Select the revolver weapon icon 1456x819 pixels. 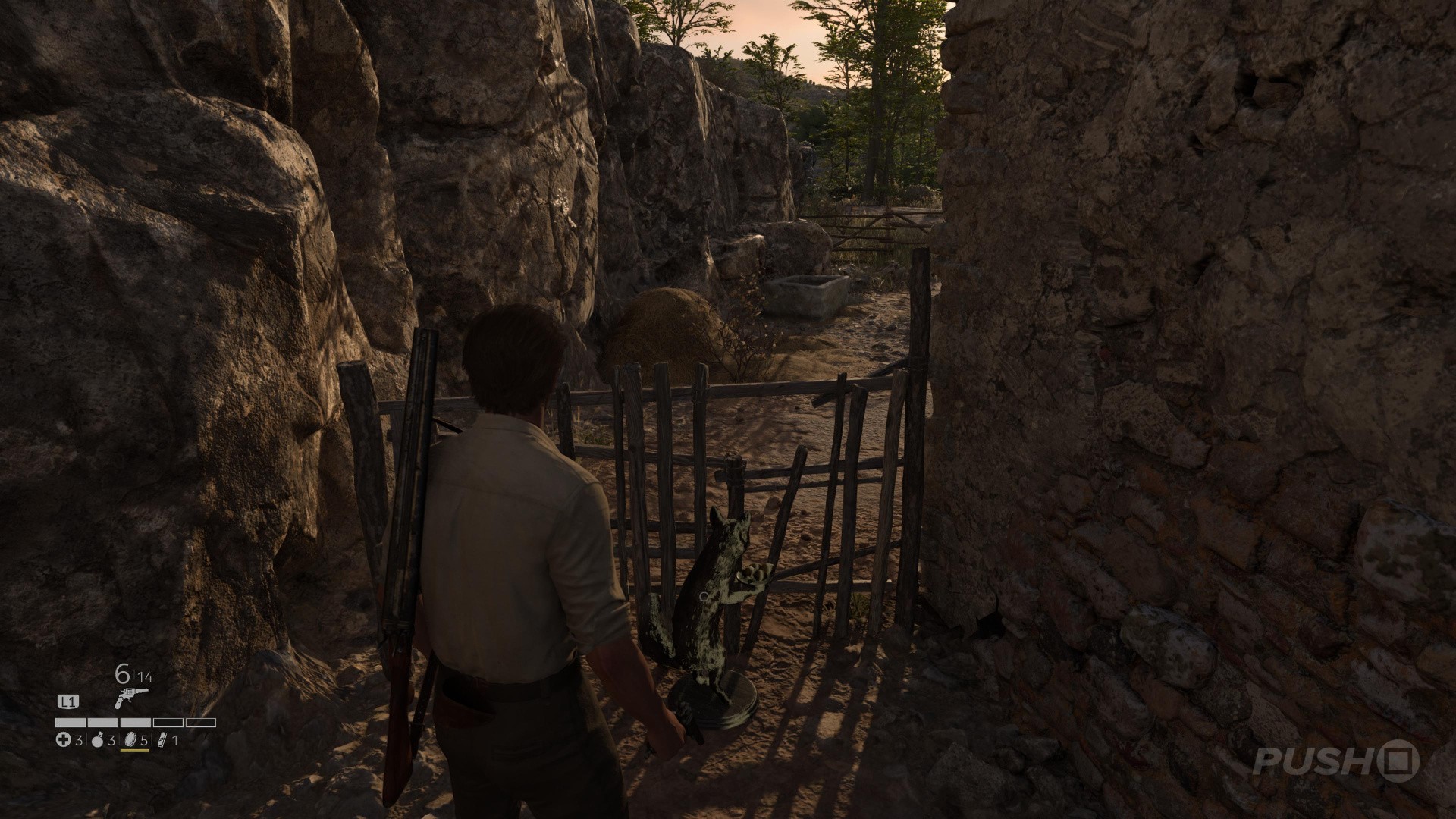[x=130, y=698]
